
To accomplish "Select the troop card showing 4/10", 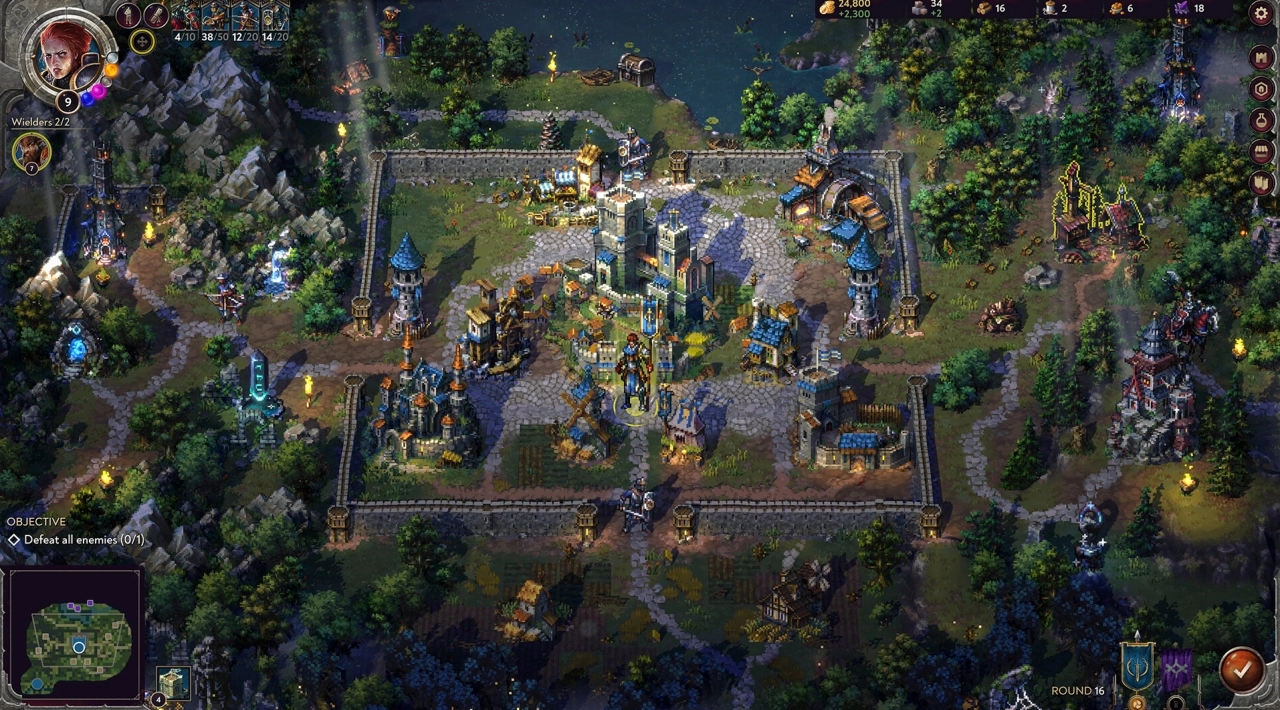I will [185, 20].
